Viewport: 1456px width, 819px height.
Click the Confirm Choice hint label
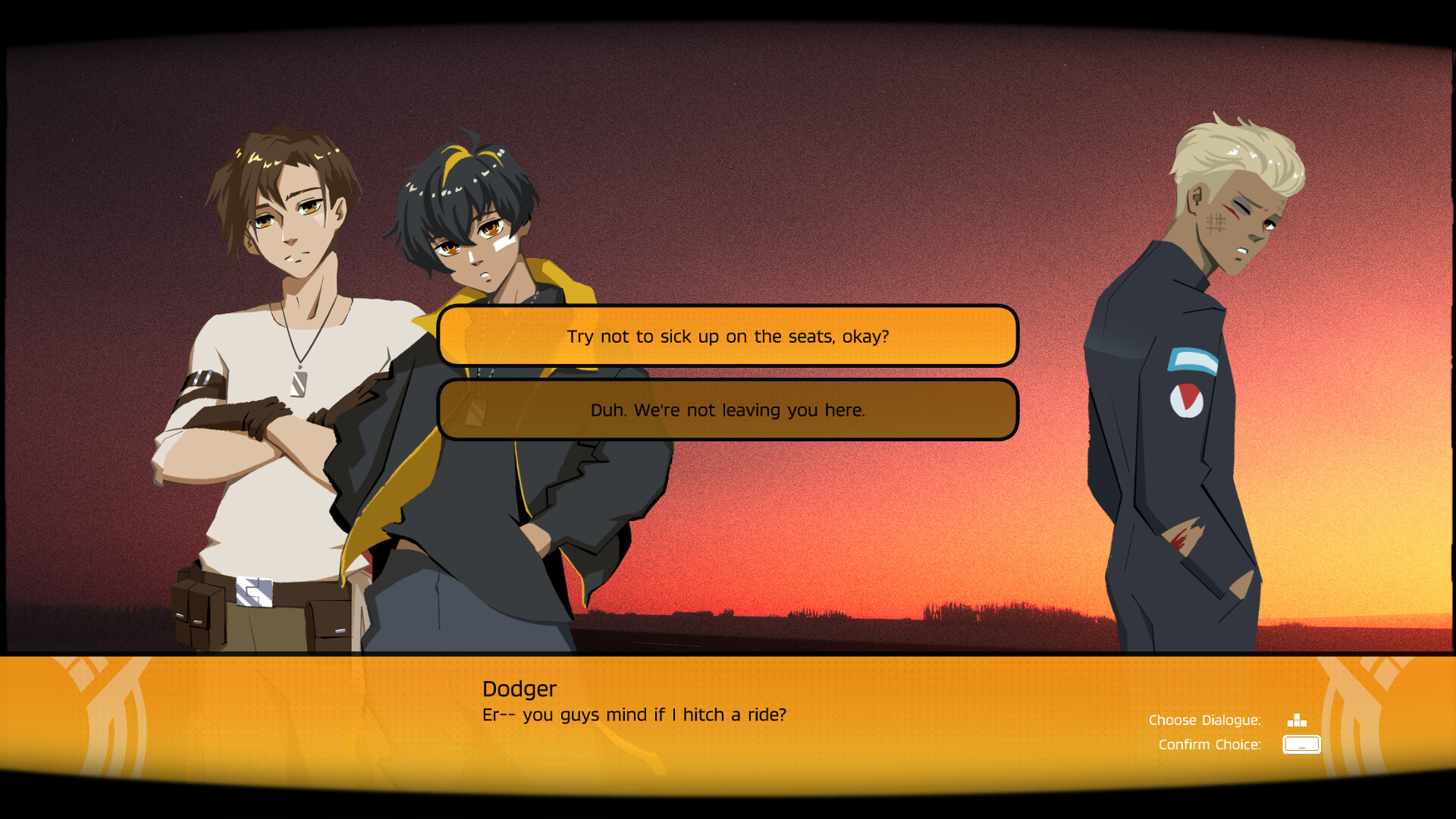pyautogui.click(x=1210, y=745)
